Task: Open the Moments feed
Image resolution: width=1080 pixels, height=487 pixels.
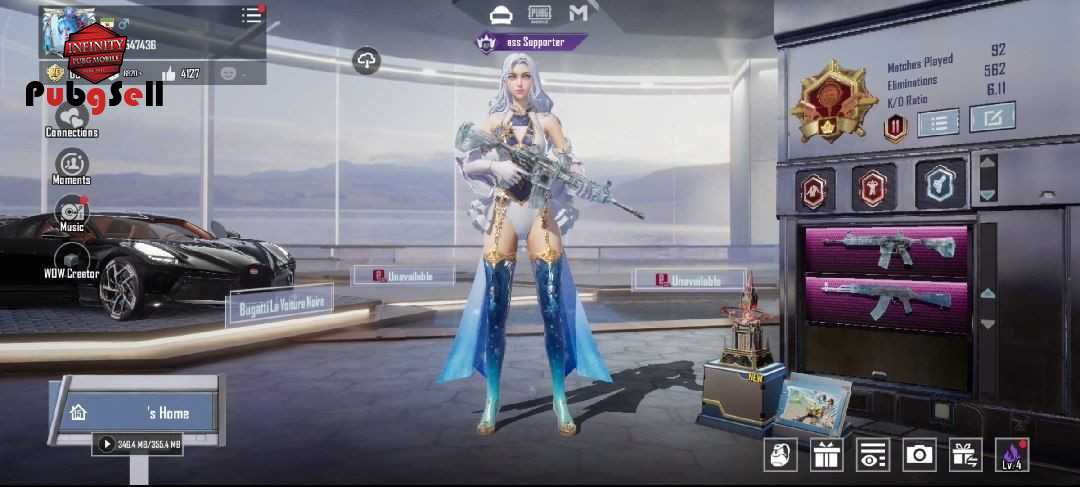Action: 71,164
